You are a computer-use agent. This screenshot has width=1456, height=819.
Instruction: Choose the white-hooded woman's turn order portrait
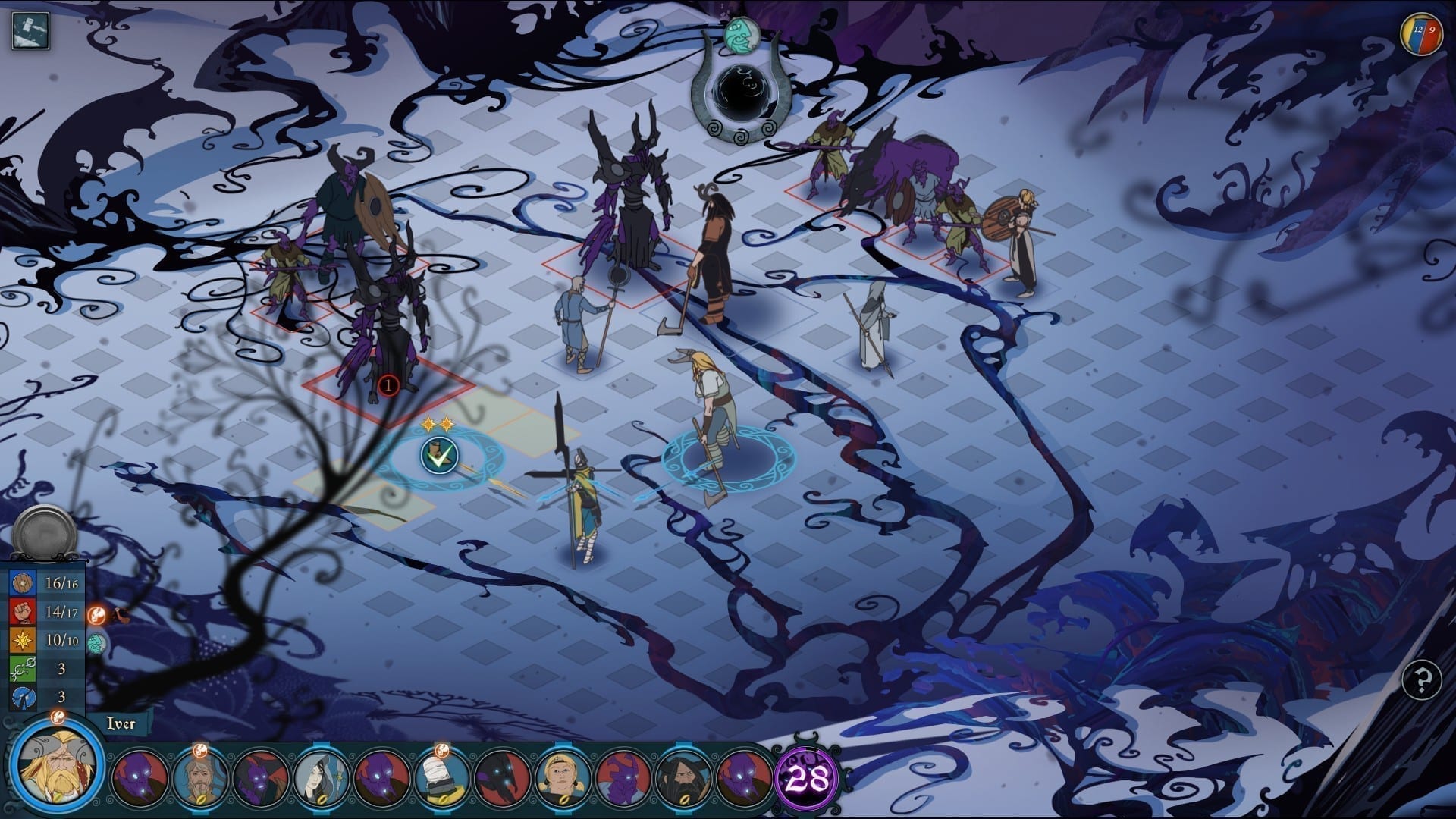click(322, 777)
